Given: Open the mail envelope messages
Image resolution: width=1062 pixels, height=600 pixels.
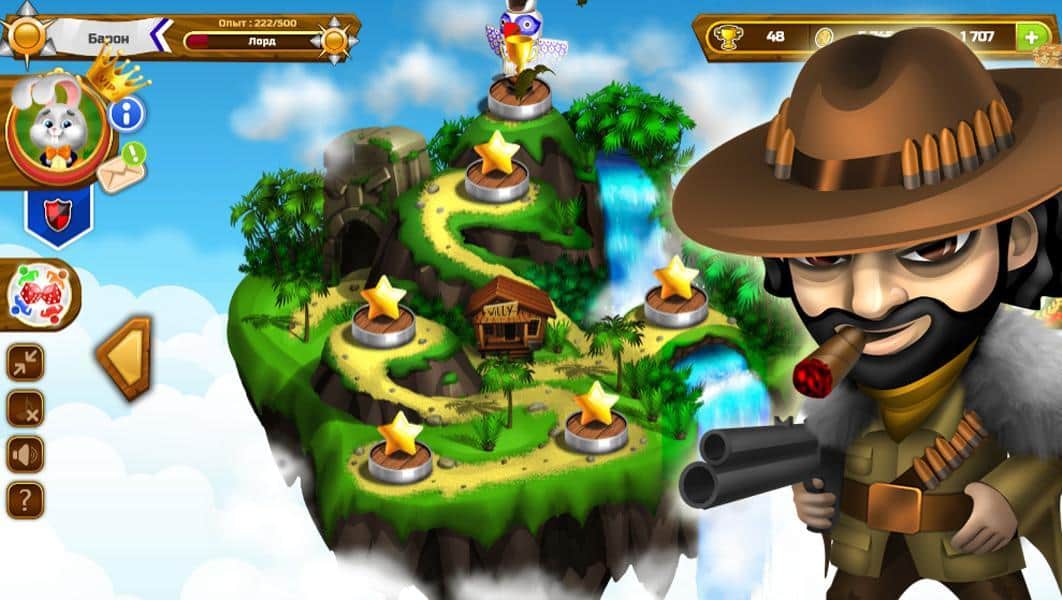Looking at the screenshot, I should [x=122, y=169].
